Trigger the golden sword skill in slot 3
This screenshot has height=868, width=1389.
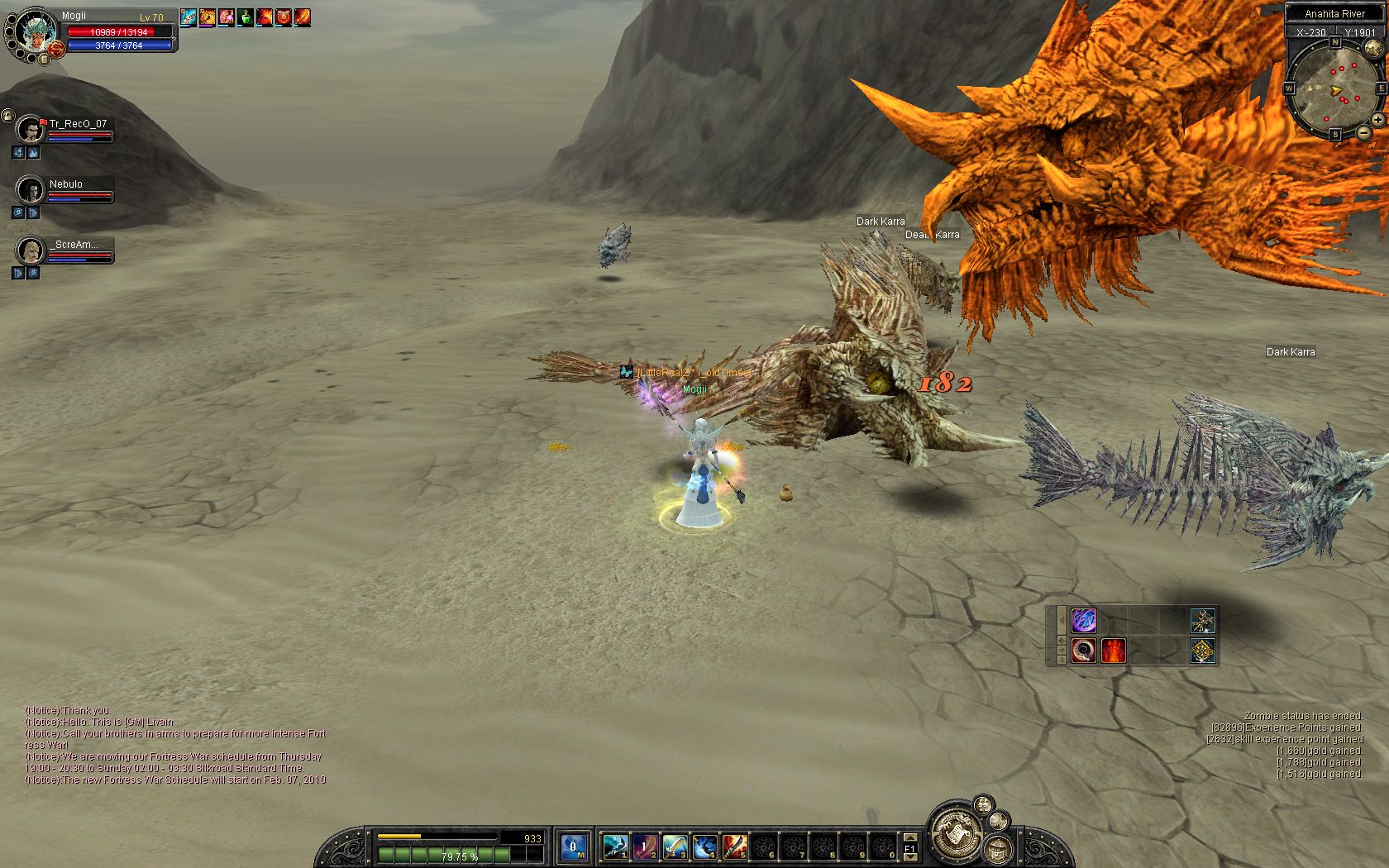674,846
